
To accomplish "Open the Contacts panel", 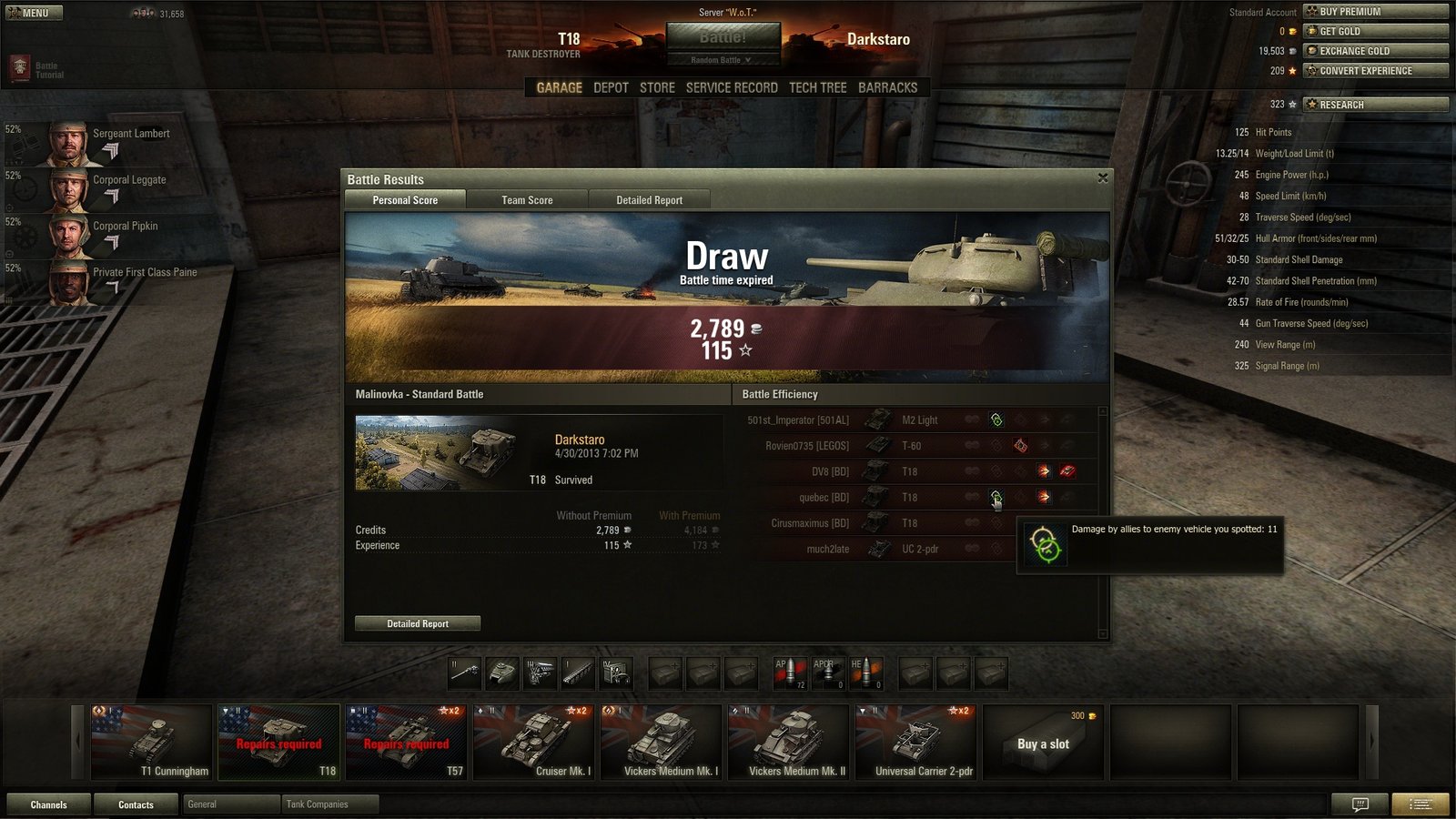I will 136,804.
